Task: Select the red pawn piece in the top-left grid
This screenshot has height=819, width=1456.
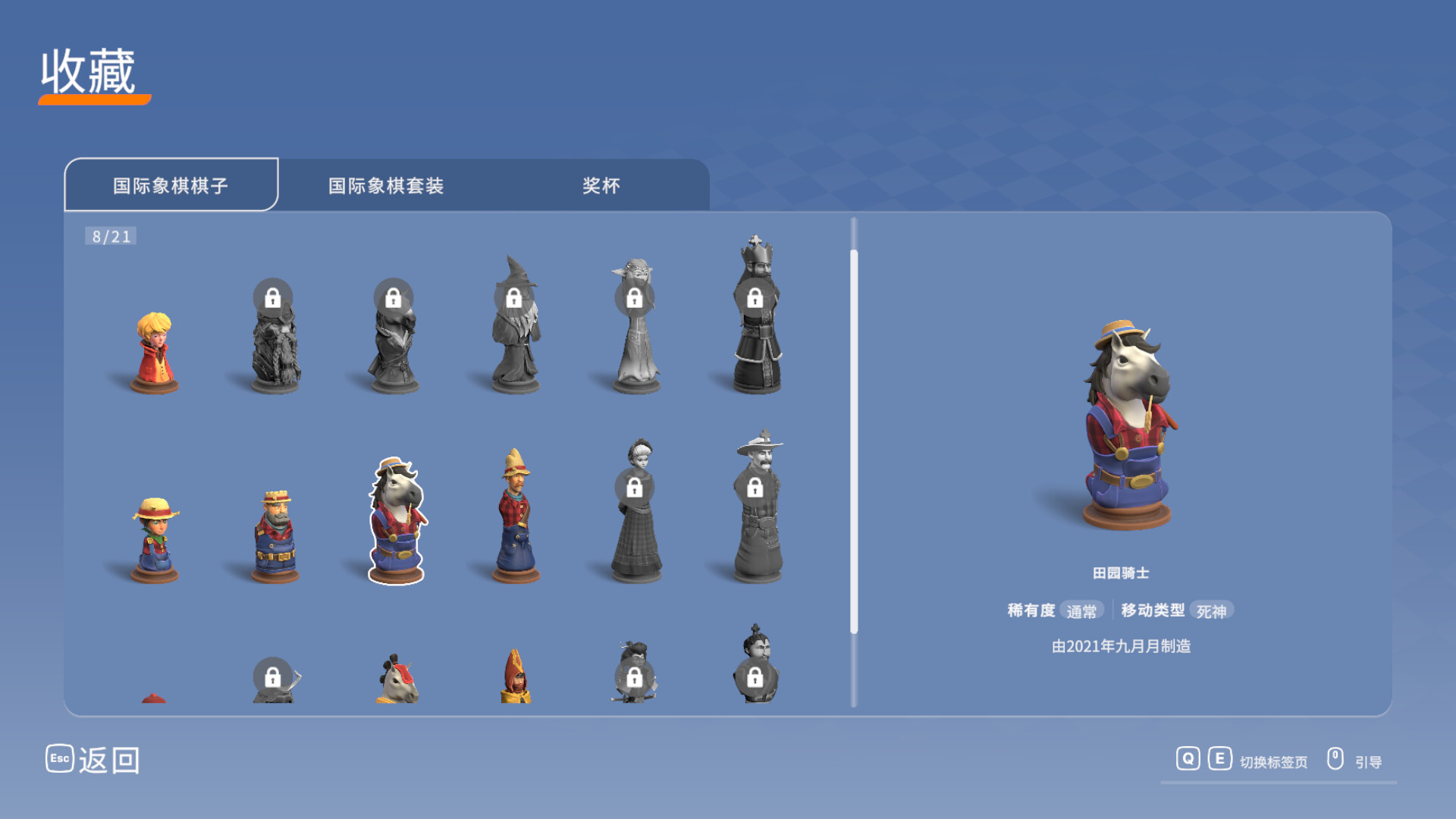Action: (154, 353)
